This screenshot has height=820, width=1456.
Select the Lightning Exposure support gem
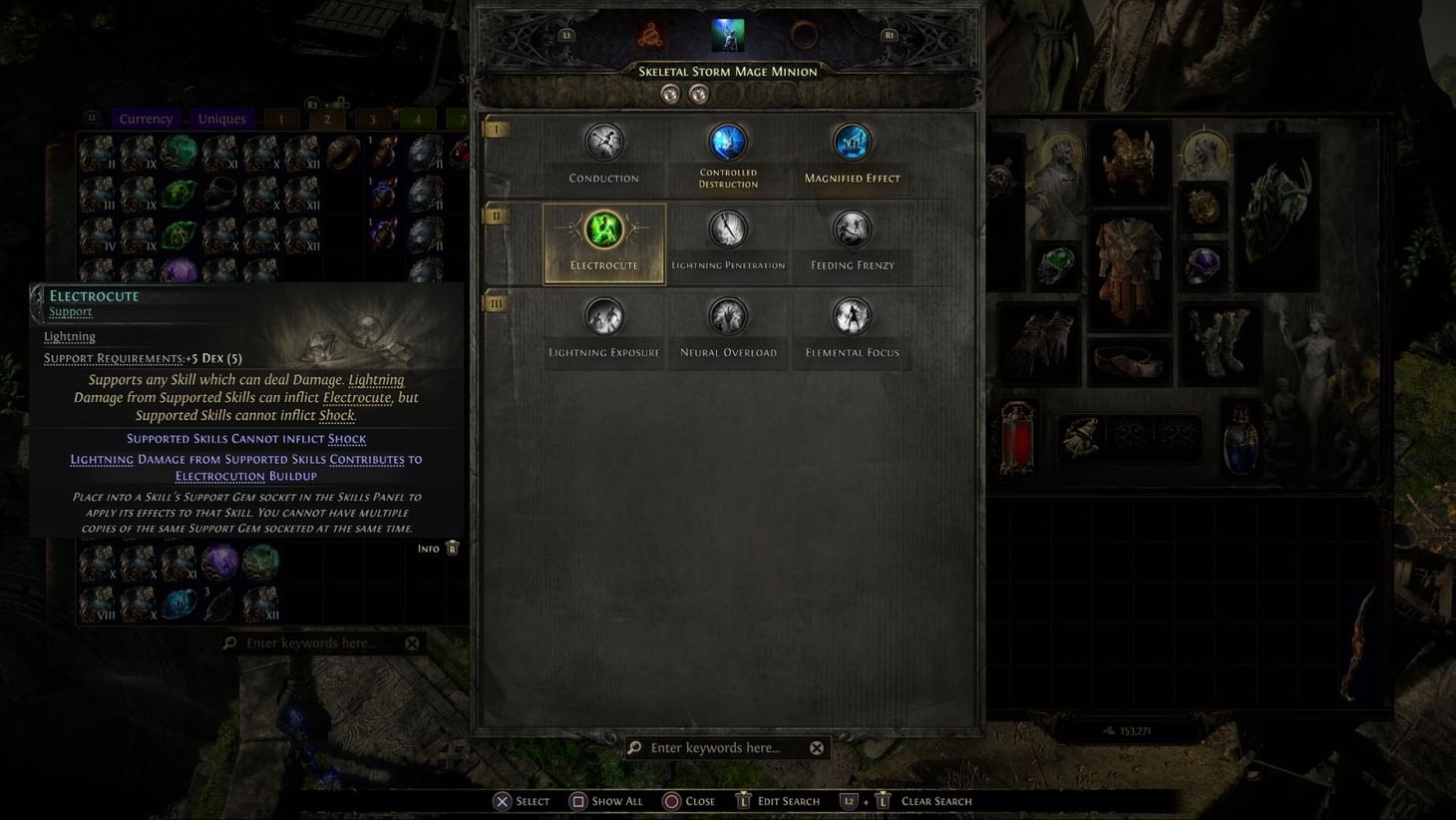pyautogui.click(x=603, y=316)
